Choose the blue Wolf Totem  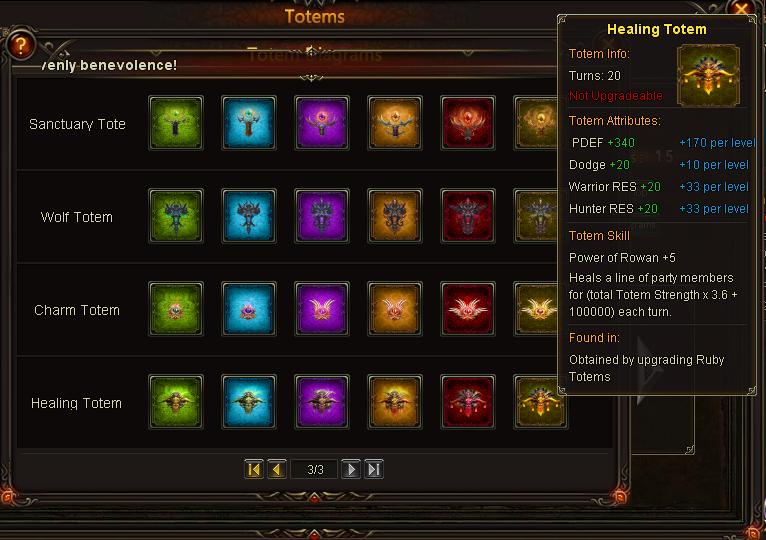[249, 217]
